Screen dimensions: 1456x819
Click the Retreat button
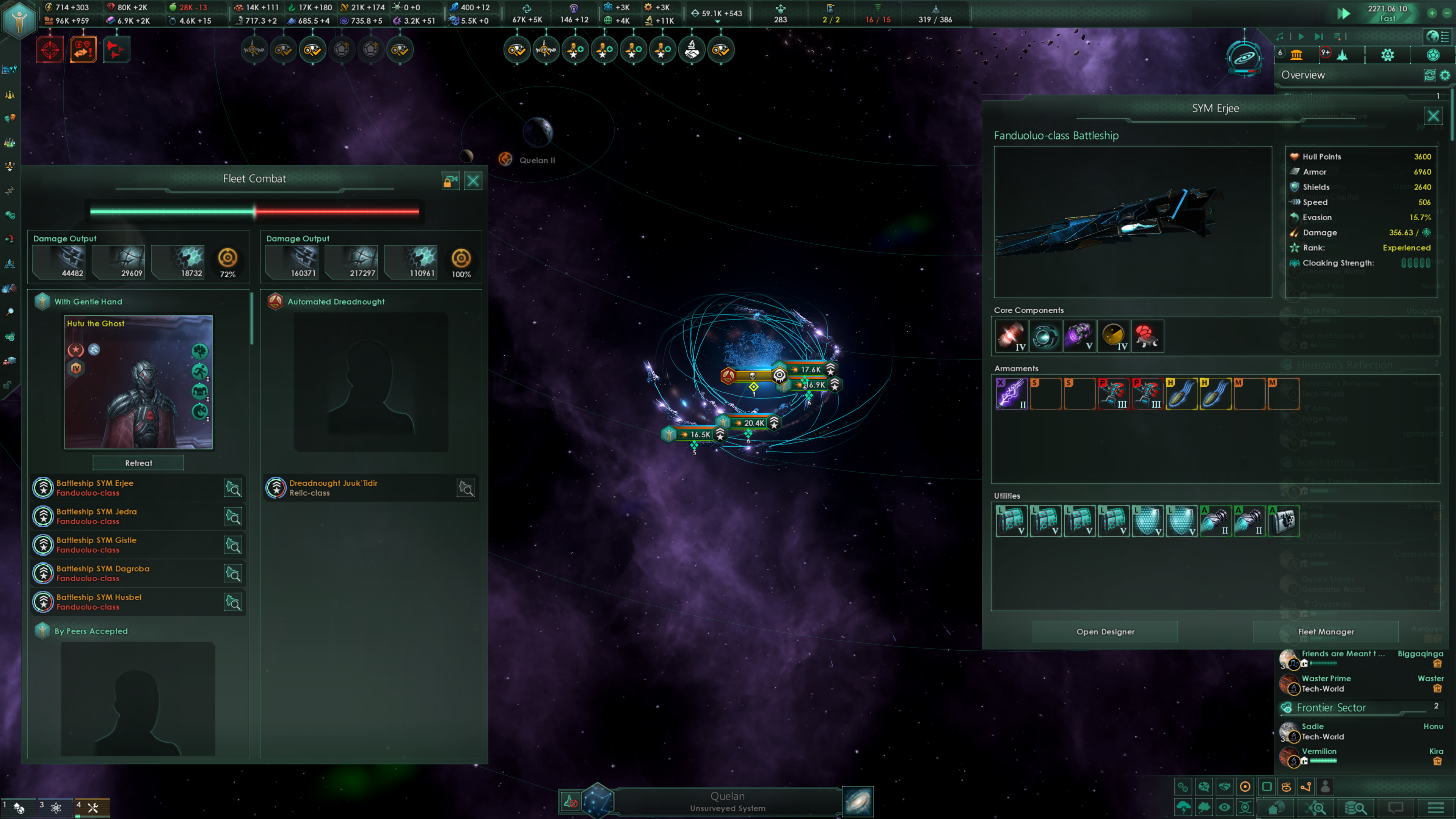point(138,463)
